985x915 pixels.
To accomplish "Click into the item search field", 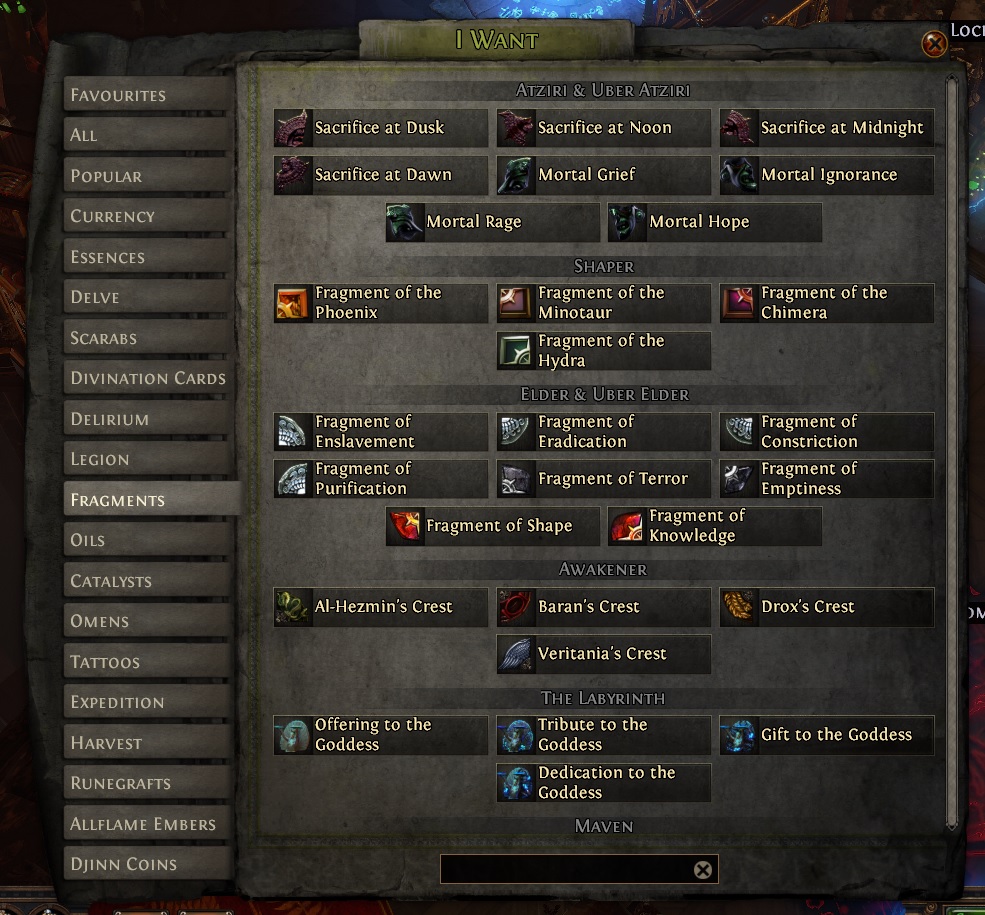I will (x=565, y=870).
